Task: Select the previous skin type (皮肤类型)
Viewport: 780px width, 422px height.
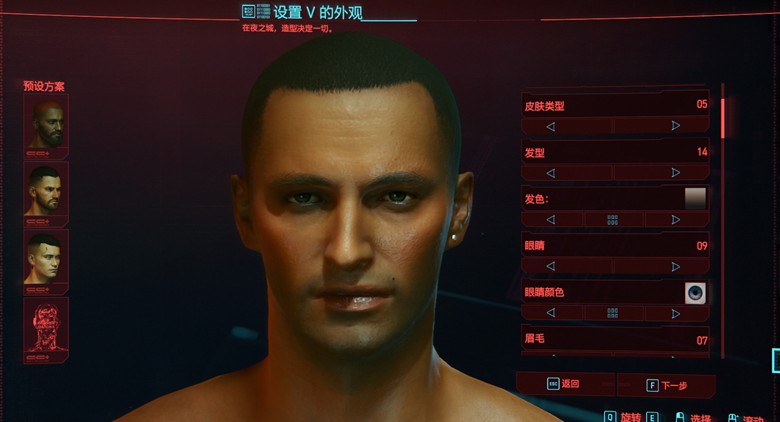Action: pyautogui.click(x=550, y=126)
